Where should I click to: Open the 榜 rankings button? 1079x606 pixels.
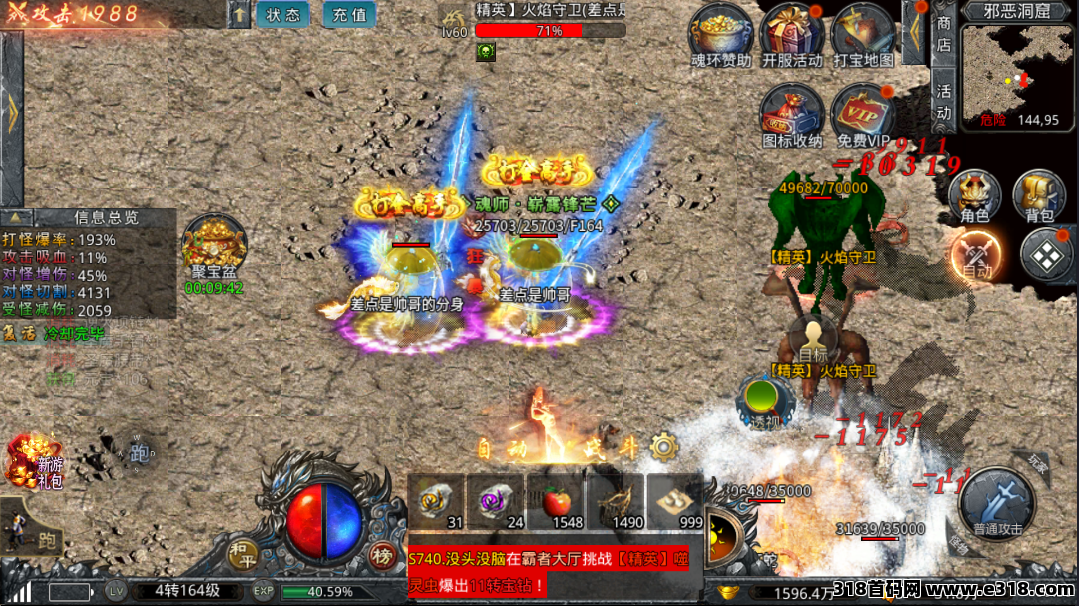click(x=381, y=556)
